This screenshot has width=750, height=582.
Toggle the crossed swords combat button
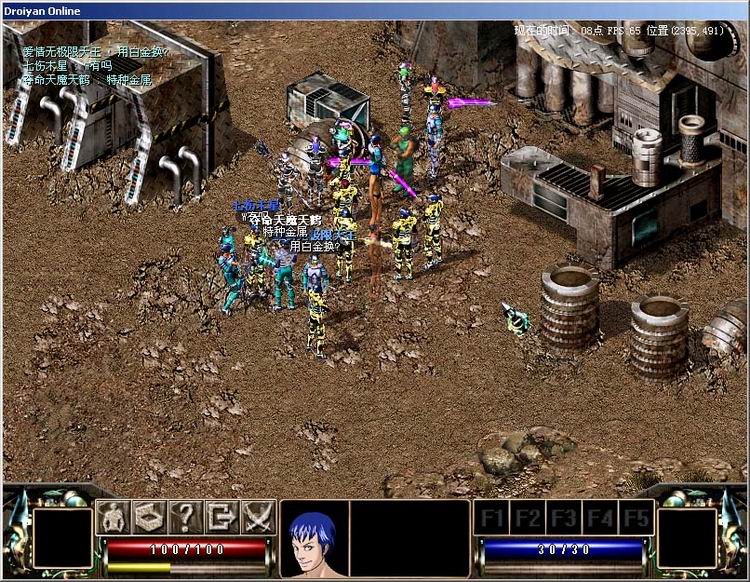[x=258, y=517]
